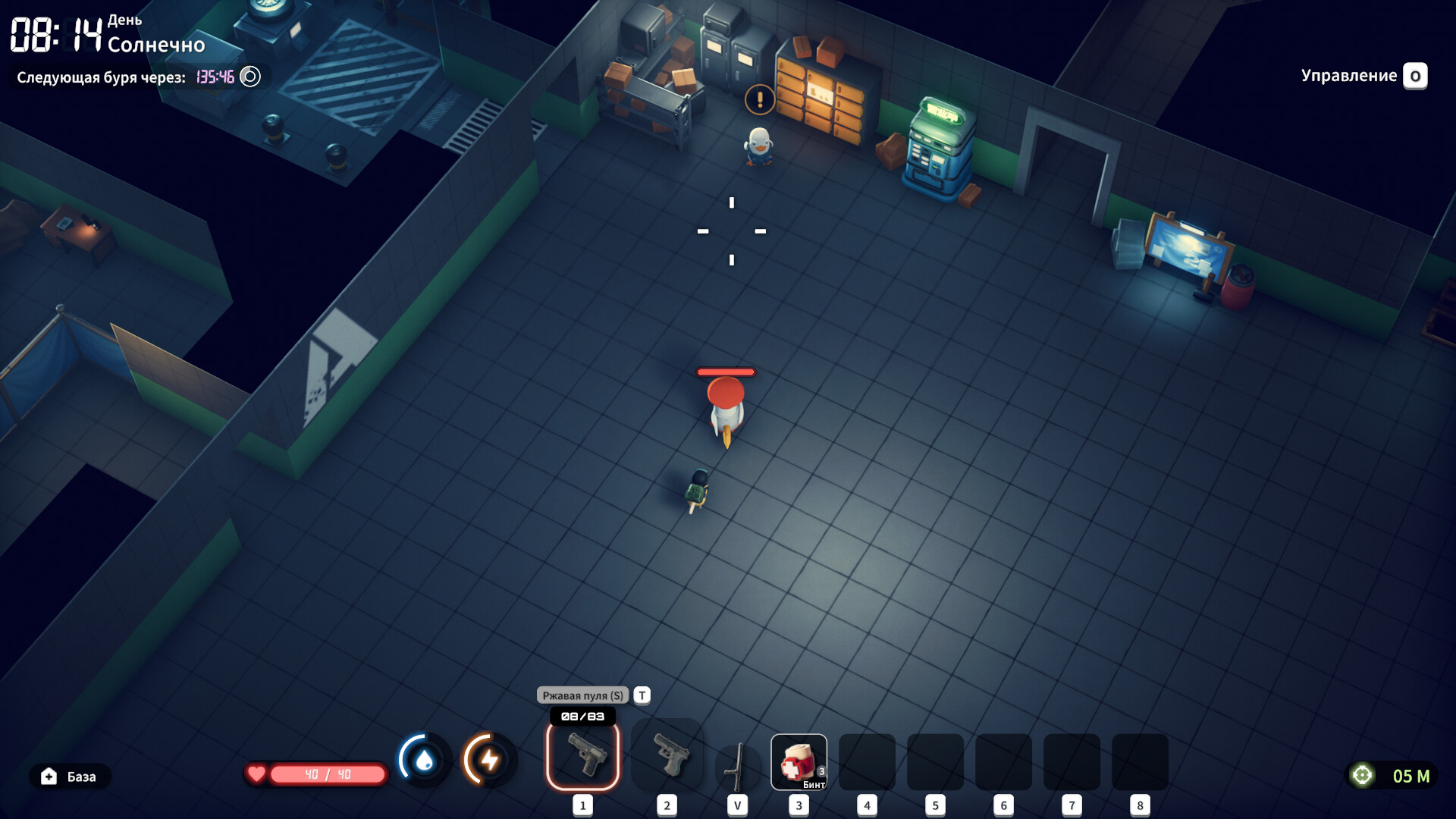Click the Ржавая пуля (S) ammo type label
This screenshot has width=1456, height=819.
582,695
